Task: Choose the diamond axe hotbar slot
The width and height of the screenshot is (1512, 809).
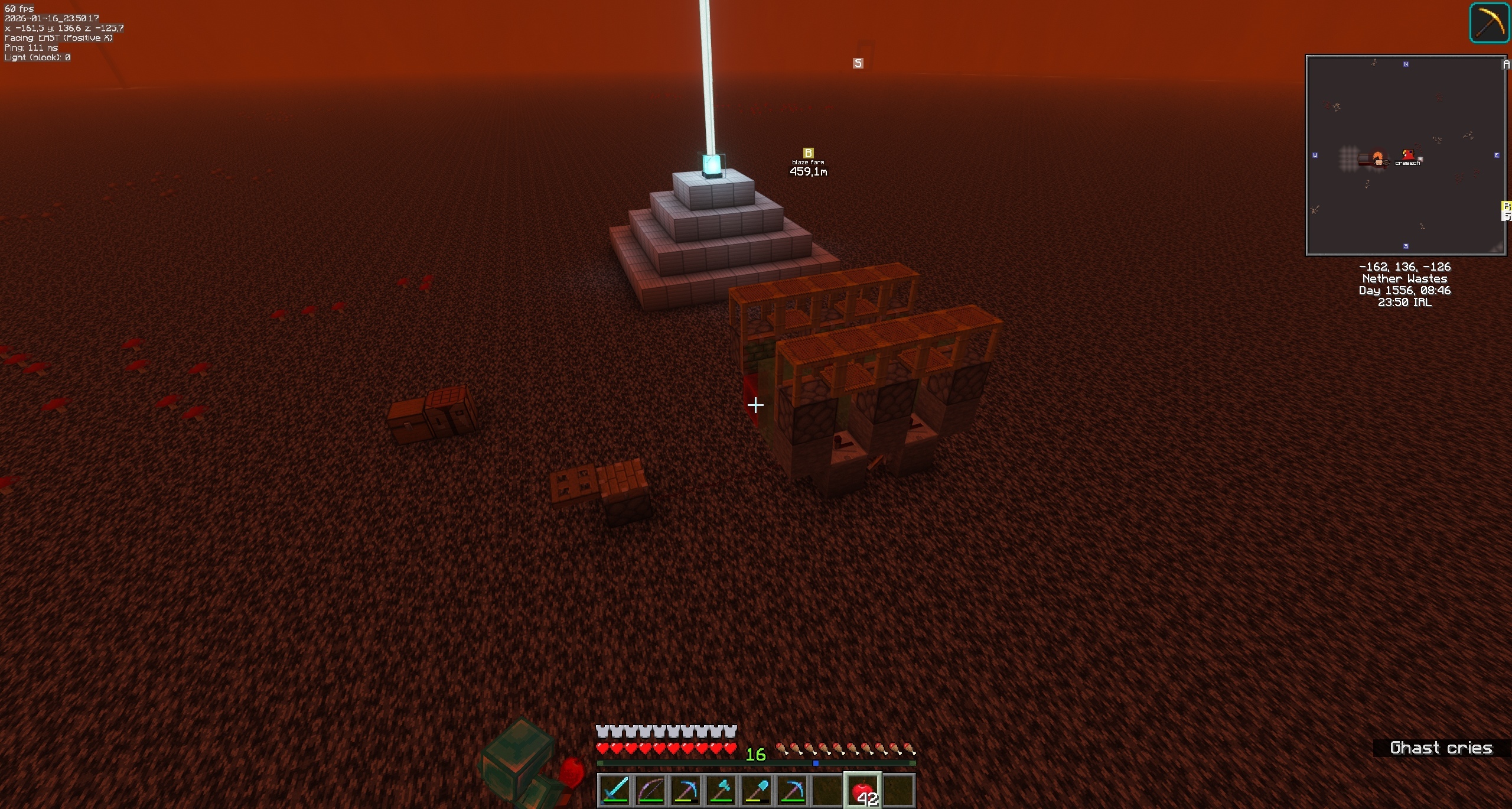Action: (721, 789)
